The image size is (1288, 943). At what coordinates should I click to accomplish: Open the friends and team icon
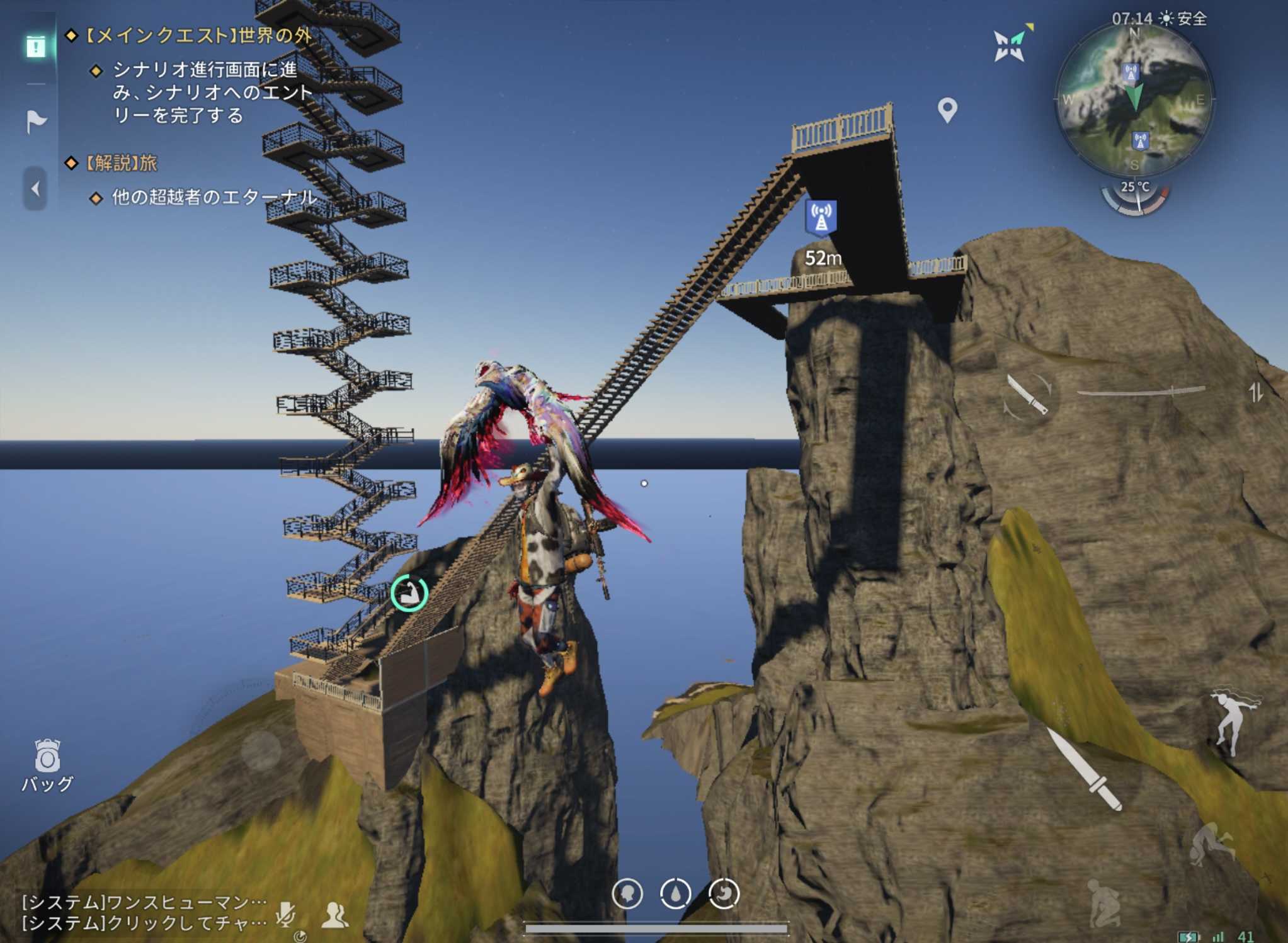[x=334, y=915]
